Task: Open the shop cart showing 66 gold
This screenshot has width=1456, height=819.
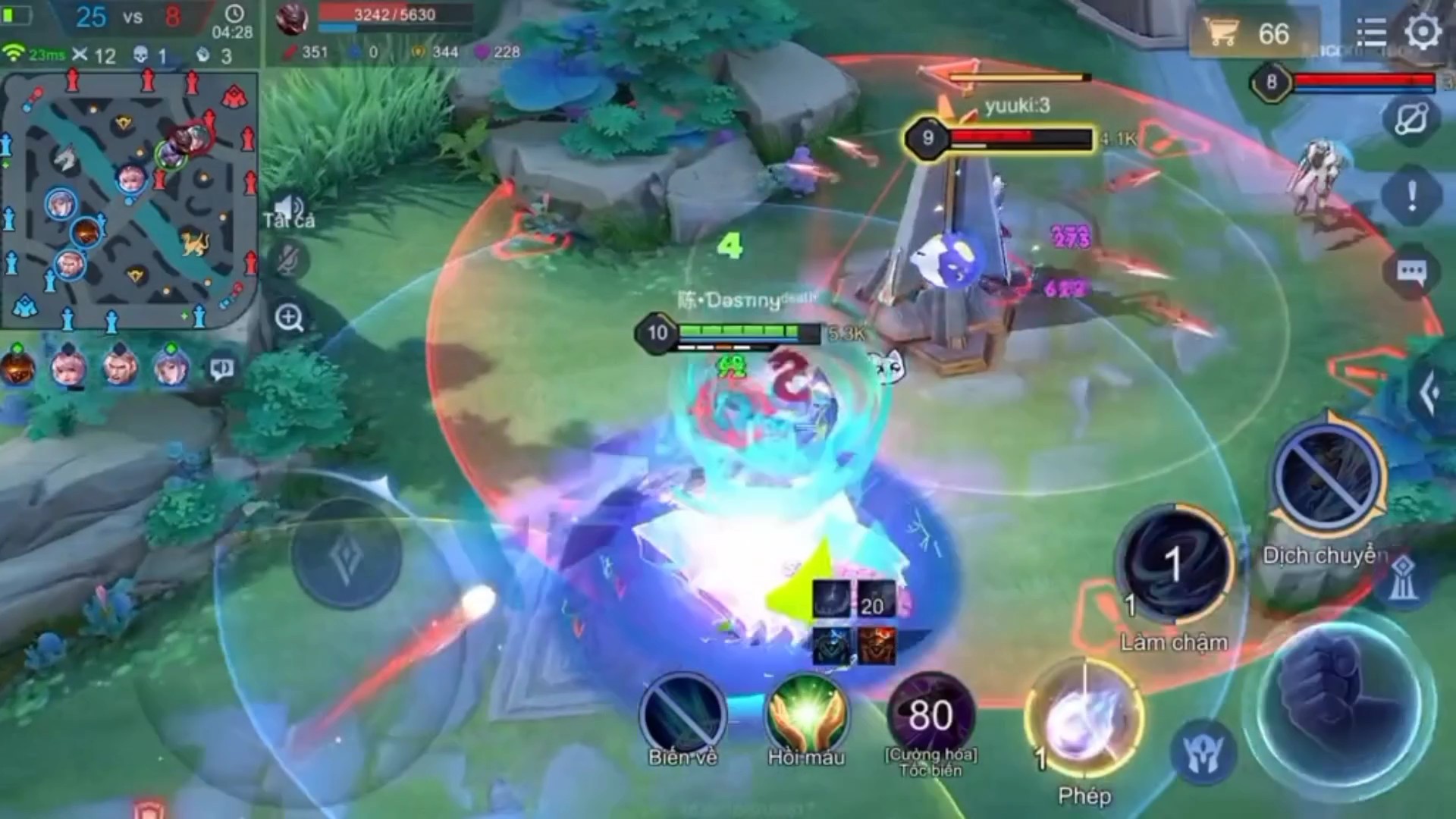Action: 1247,34
